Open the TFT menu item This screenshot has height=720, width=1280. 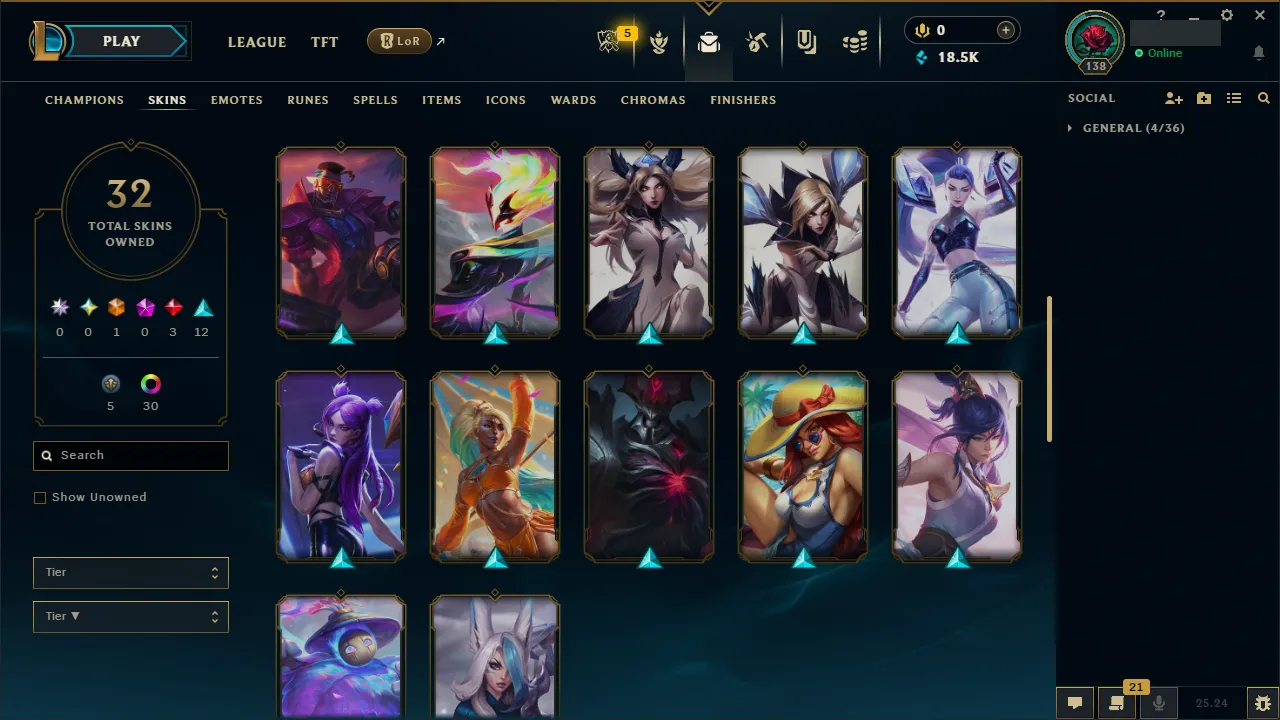point(324,42)
